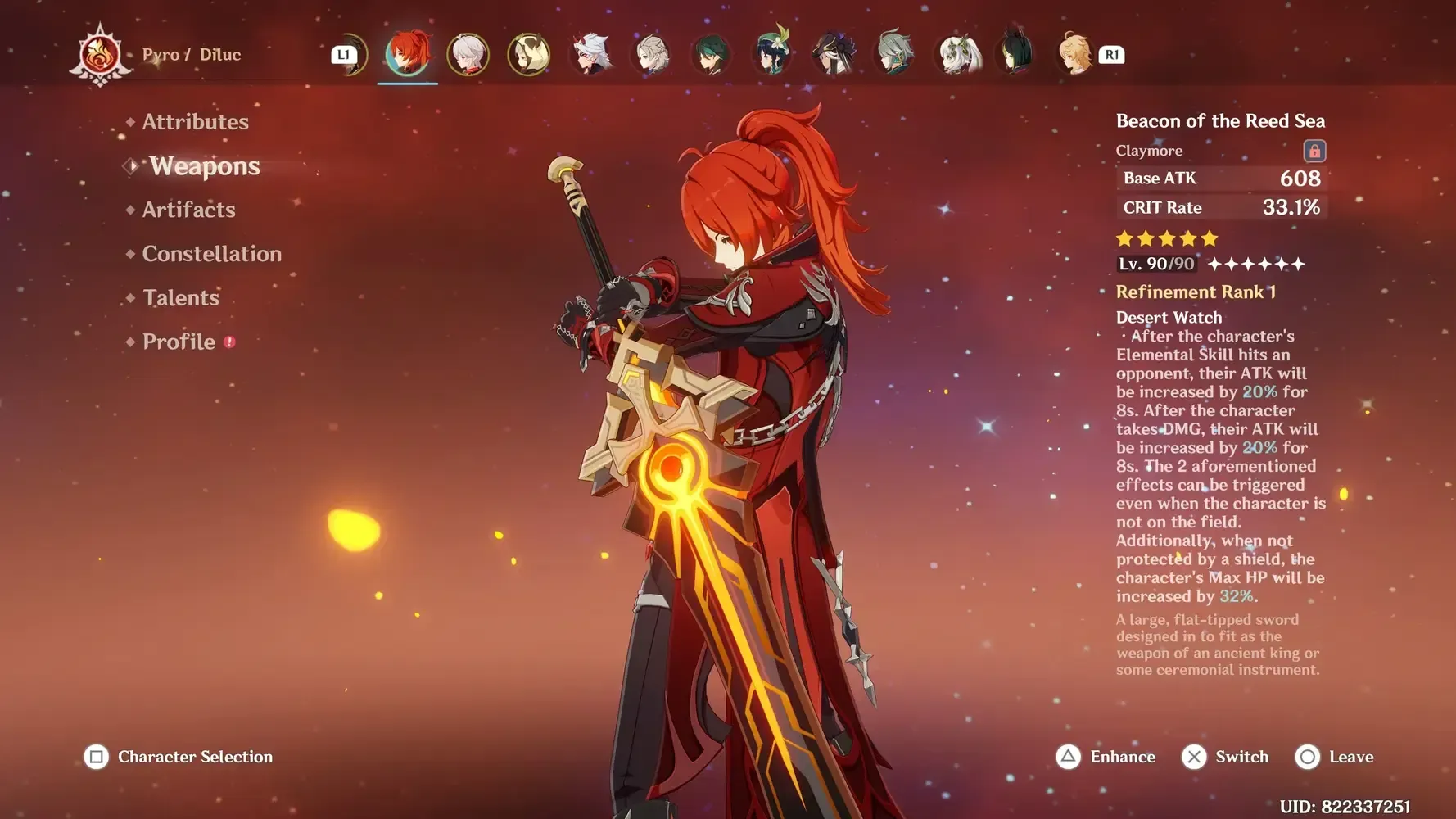Switch to Xiao's portrait

[712, 54]
